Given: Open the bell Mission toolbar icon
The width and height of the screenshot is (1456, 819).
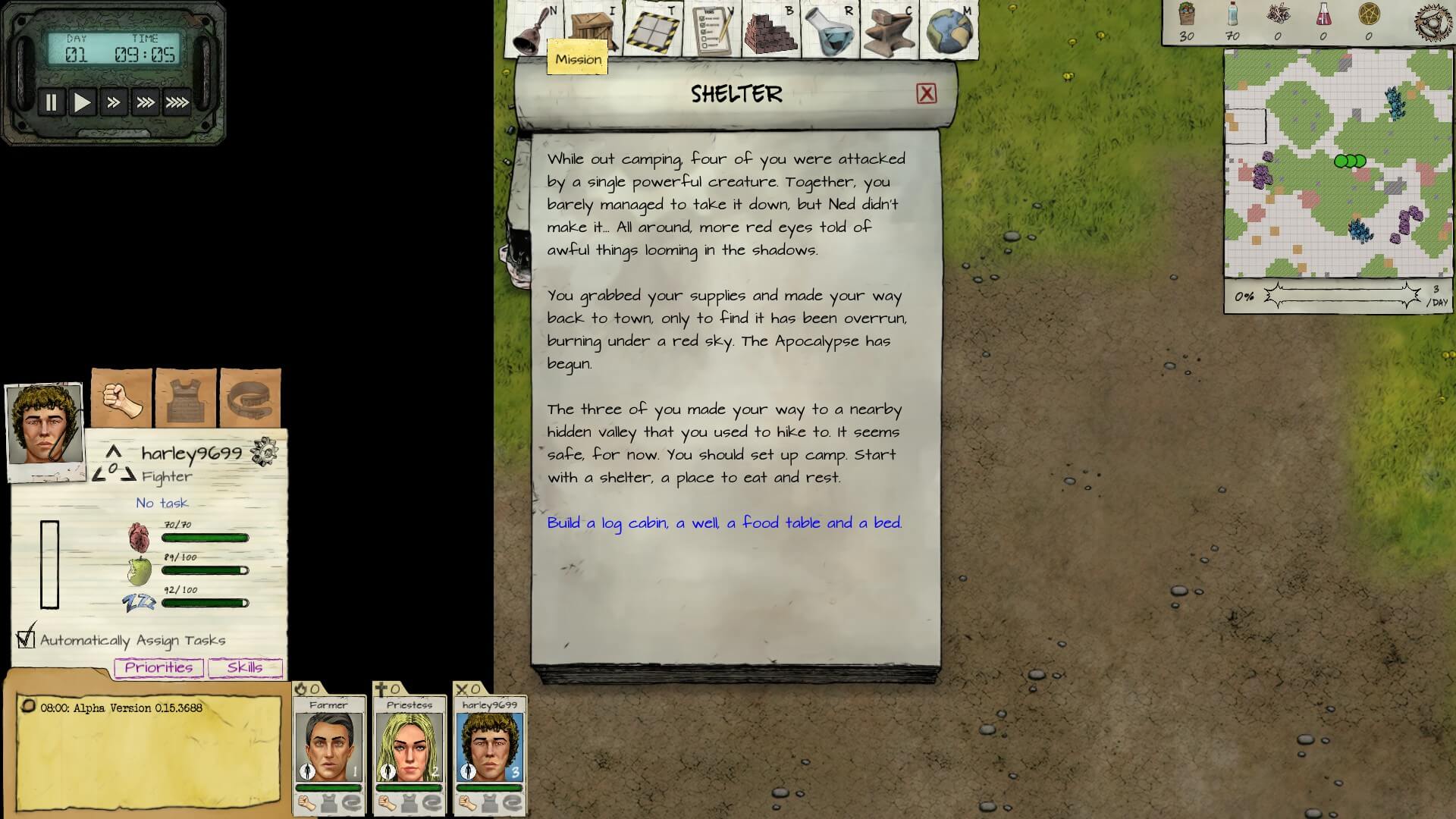Looking at the screenshot, I should [533, 30].
